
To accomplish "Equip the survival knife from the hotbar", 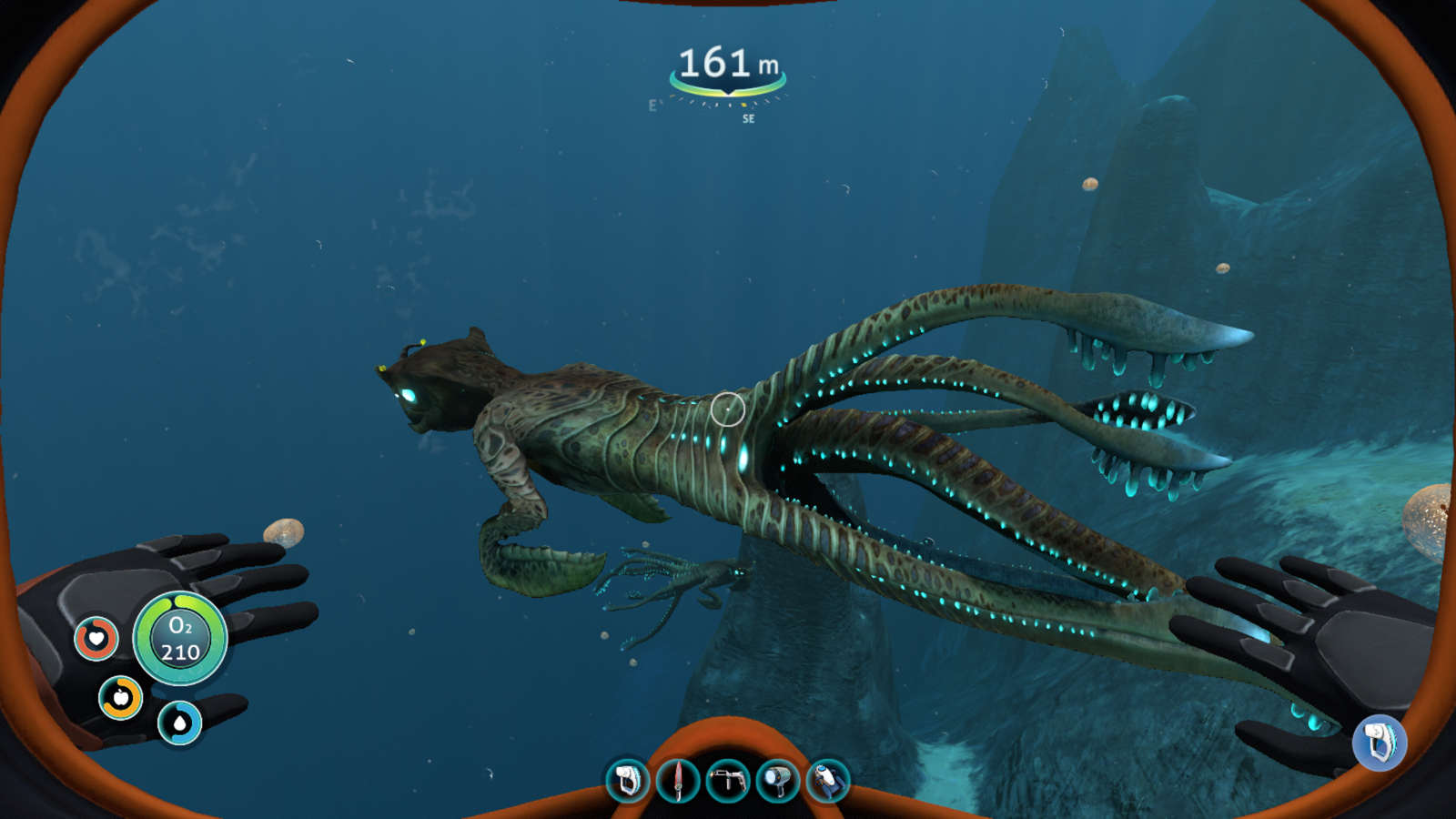I will point(678,781).
